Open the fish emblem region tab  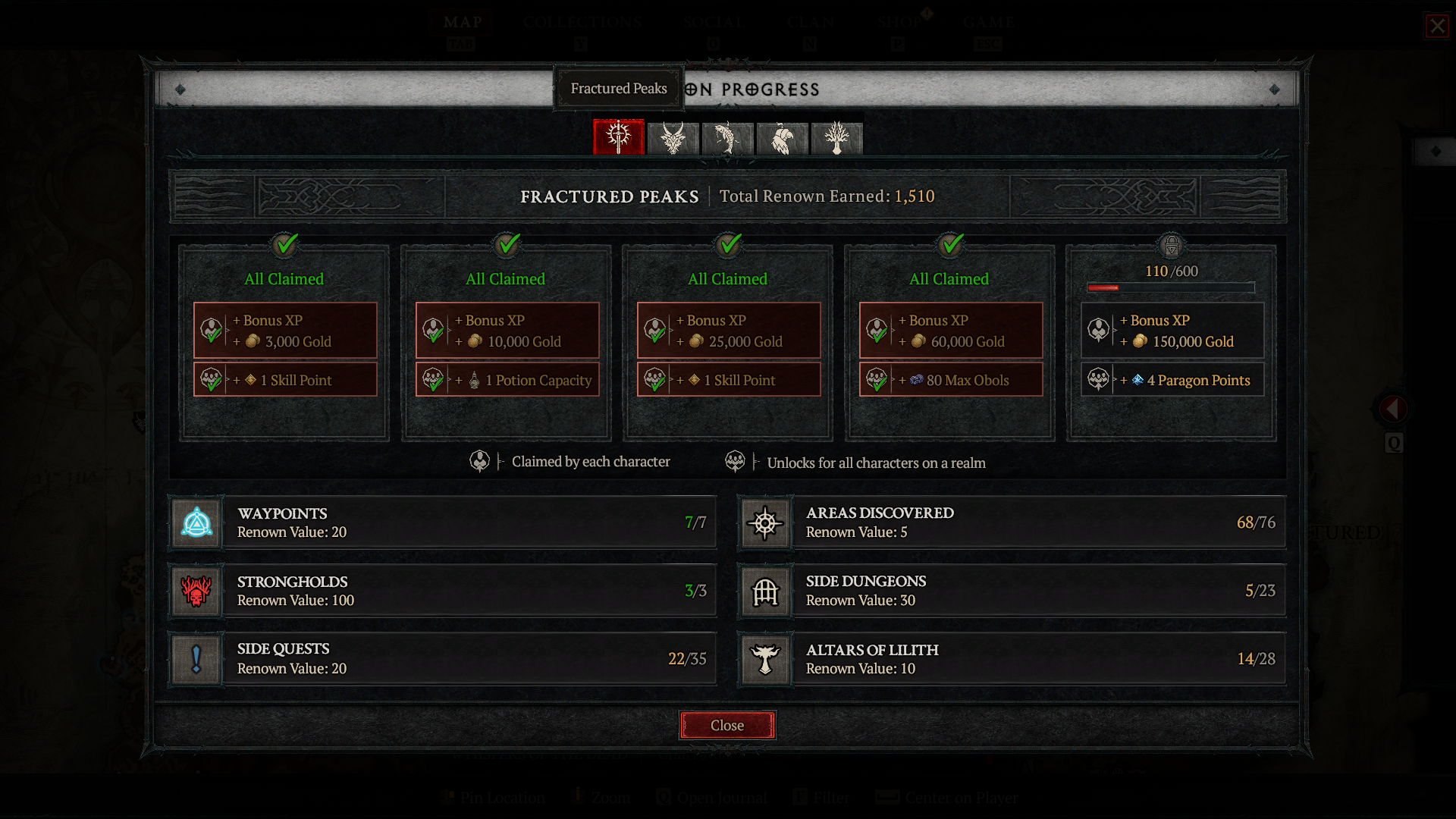(728, 139)
